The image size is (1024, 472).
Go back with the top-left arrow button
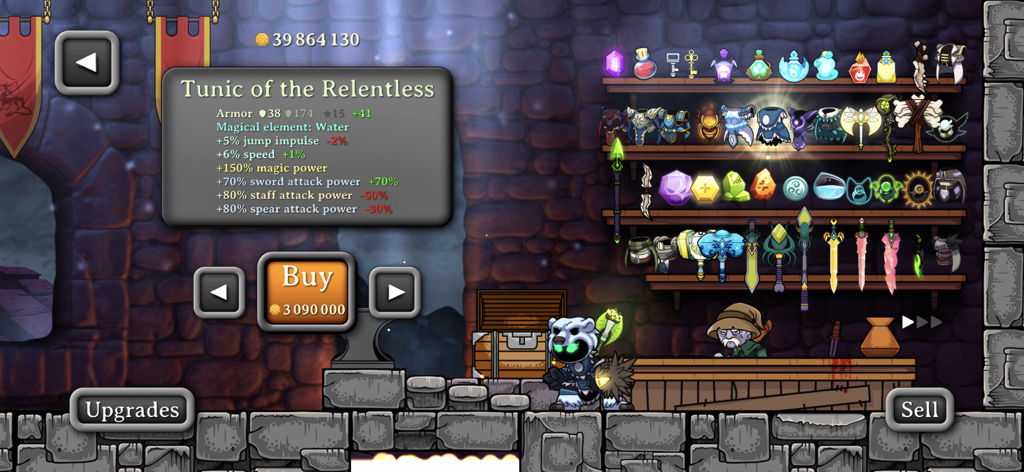(87, 63)
